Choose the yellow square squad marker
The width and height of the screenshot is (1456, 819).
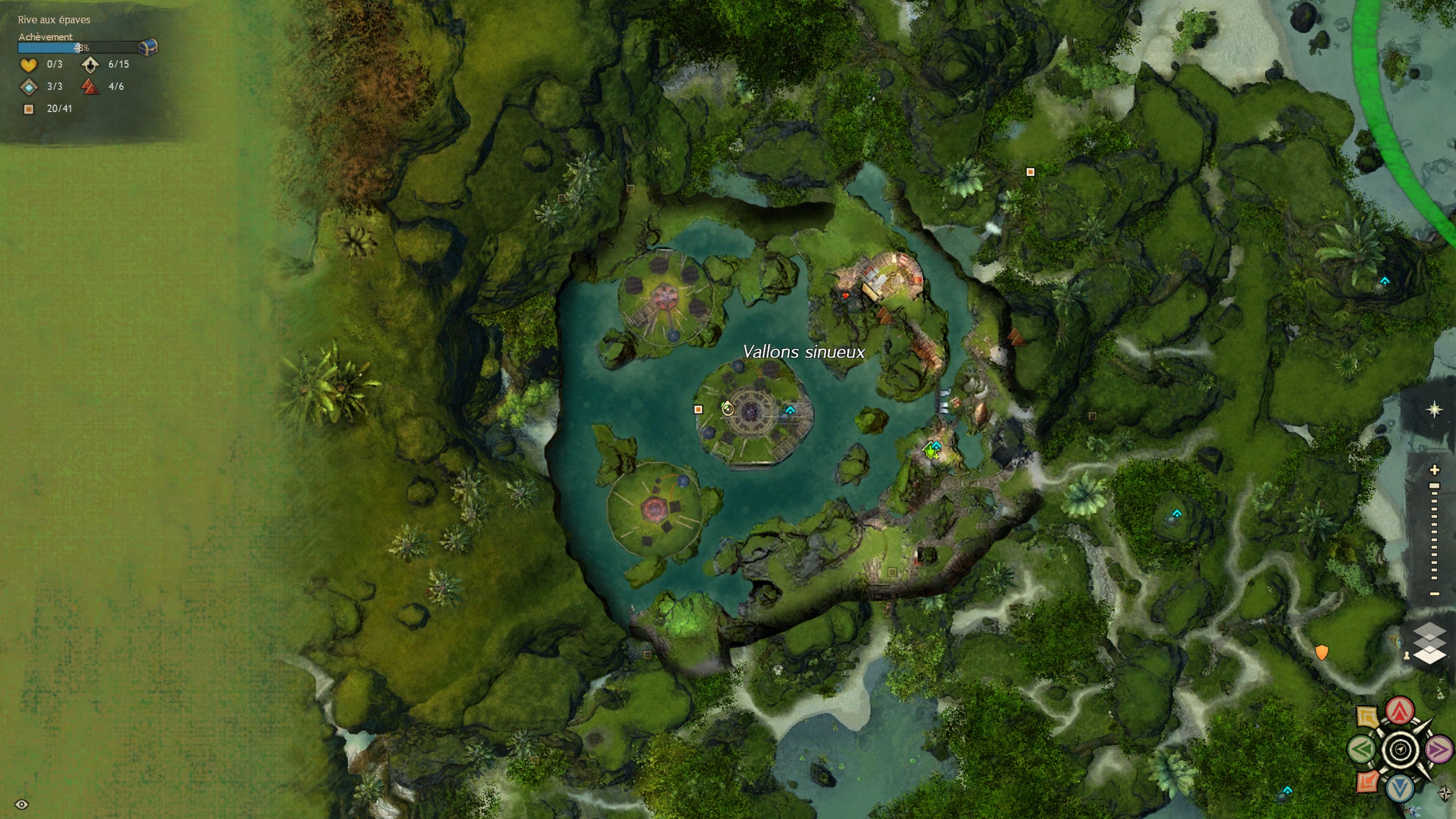point(1367,716)
